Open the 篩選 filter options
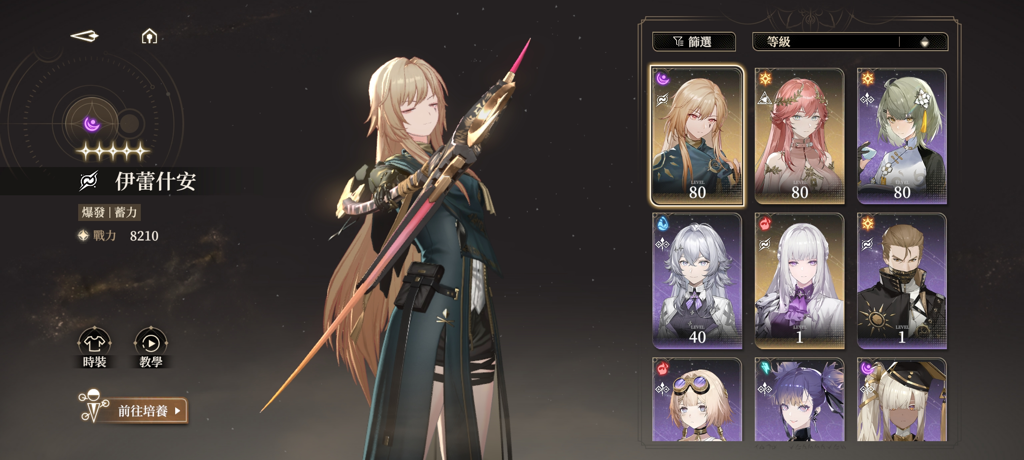 pyautogui.click(x=693, y=42)
